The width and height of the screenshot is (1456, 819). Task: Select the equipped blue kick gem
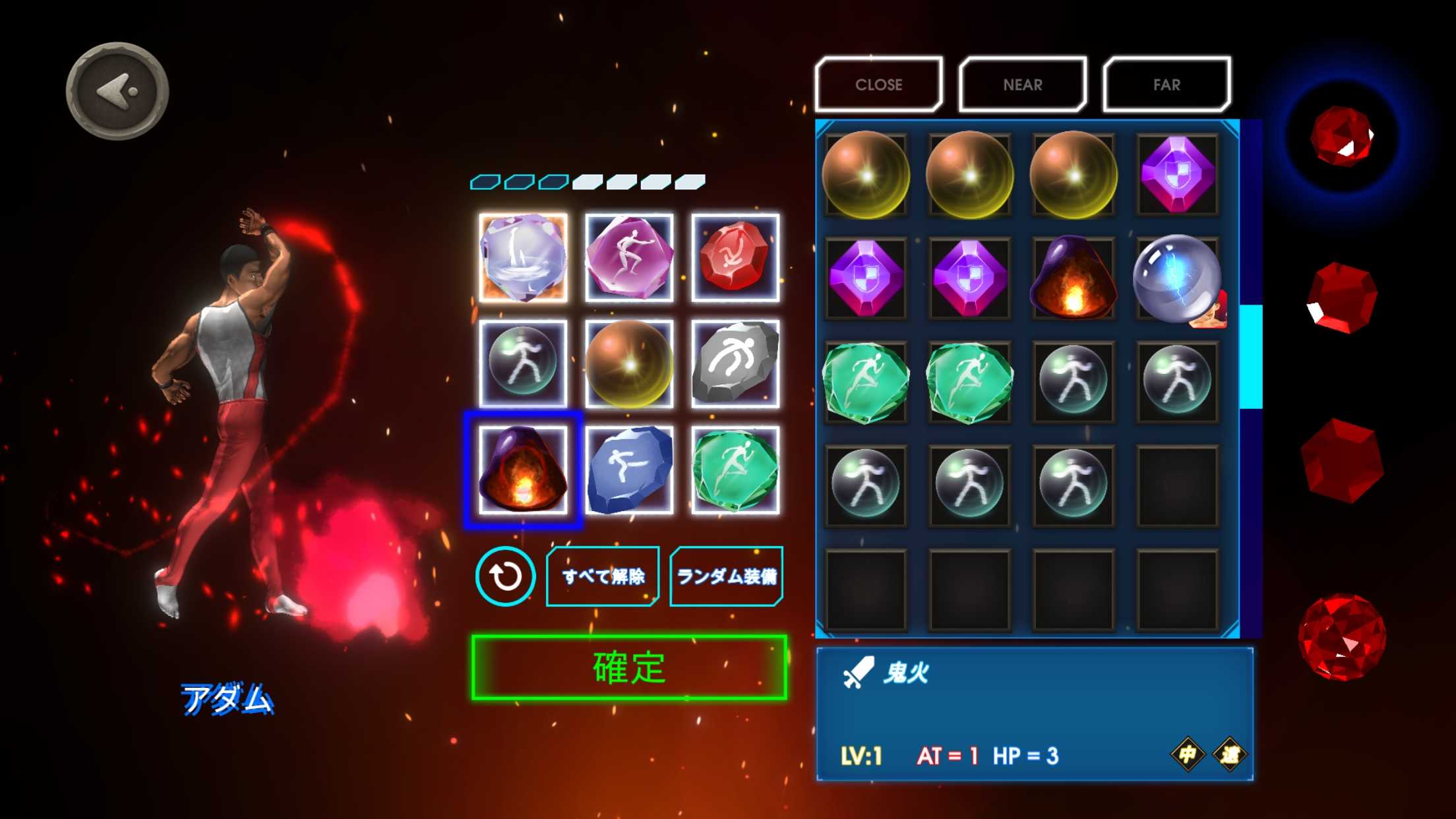click(629, 470)
